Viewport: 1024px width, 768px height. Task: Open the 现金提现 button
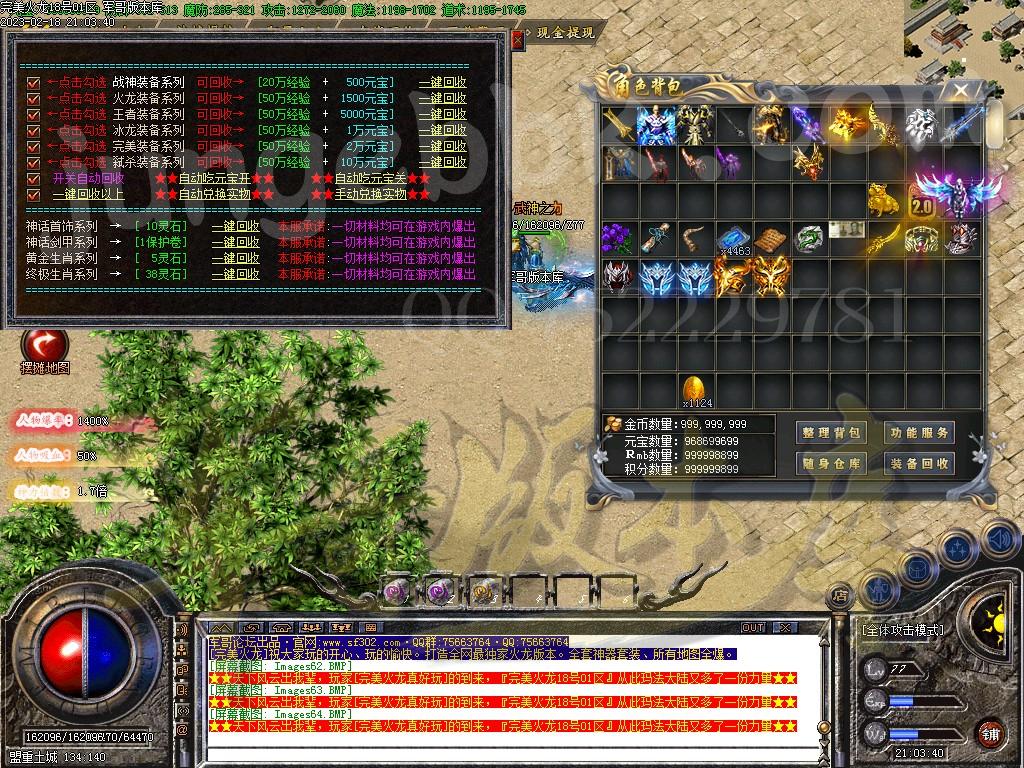coord(565,32)
